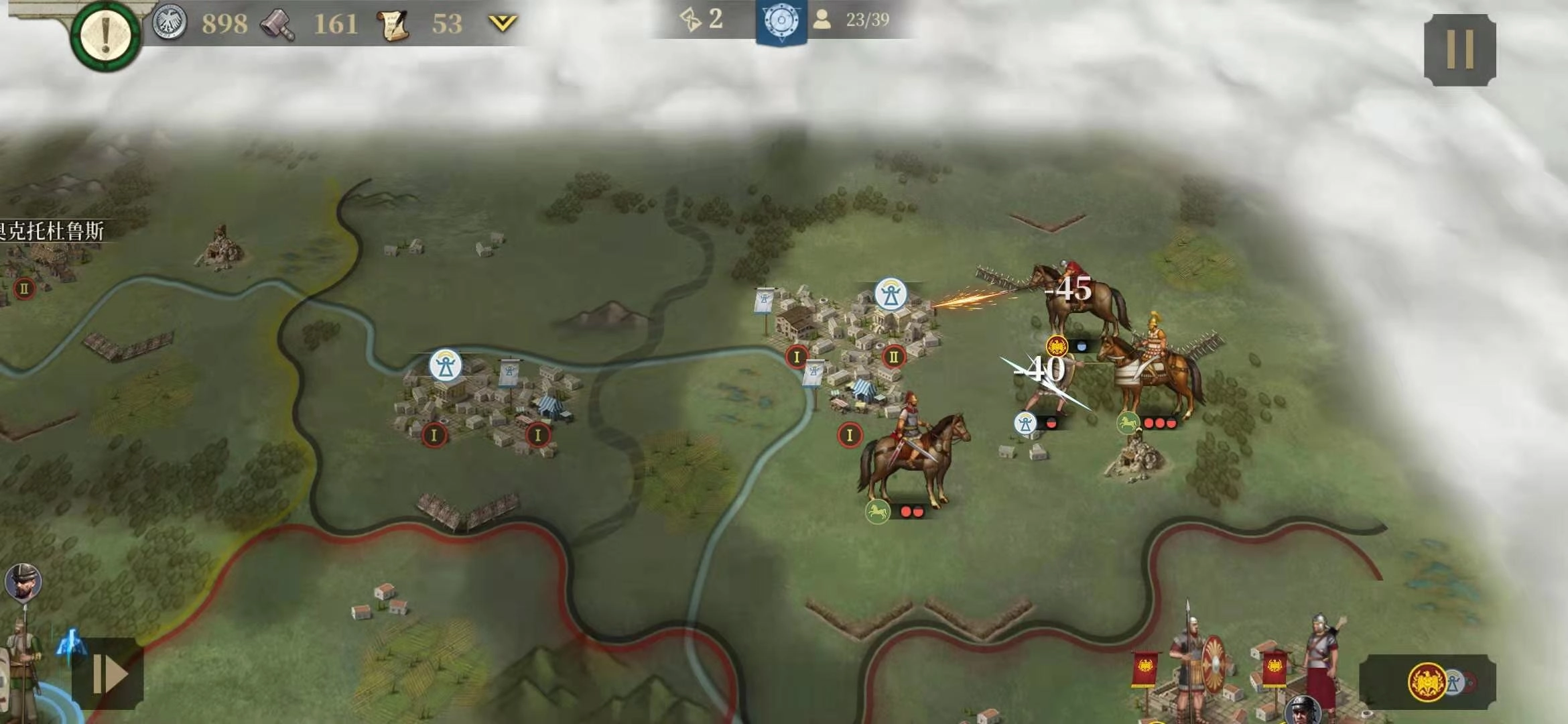Pause the game with the top-right button
Screen dimensions: 1568x724
tap(1459, 50)
